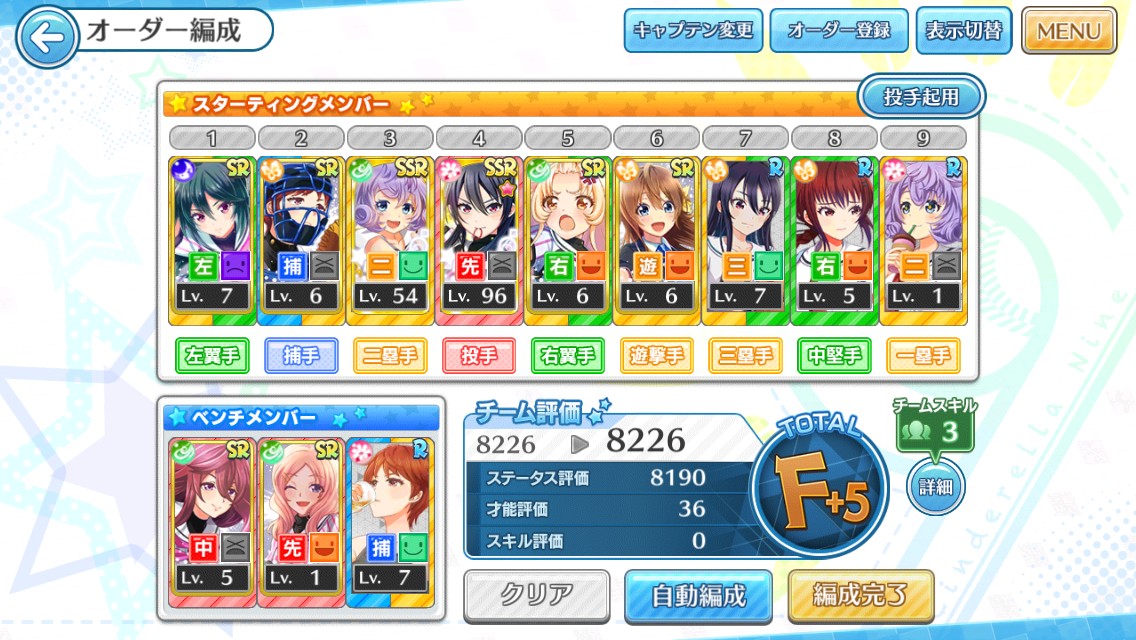Image resolution: width=1136 pixels, height=640 pixels.
Task: Confirm lineup with 編成完了
Action: click(860, 596)
